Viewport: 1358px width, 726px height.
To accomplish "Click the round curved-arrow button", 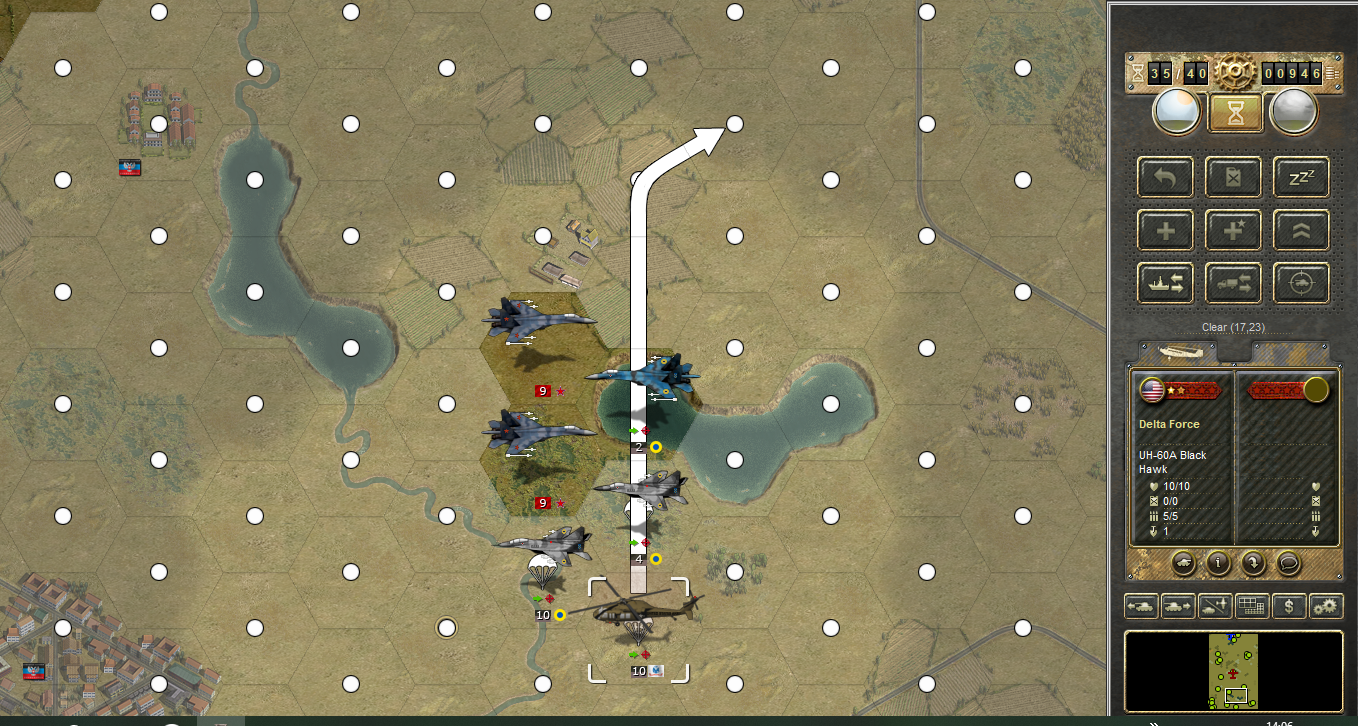I will click(x=1254, y=562).
